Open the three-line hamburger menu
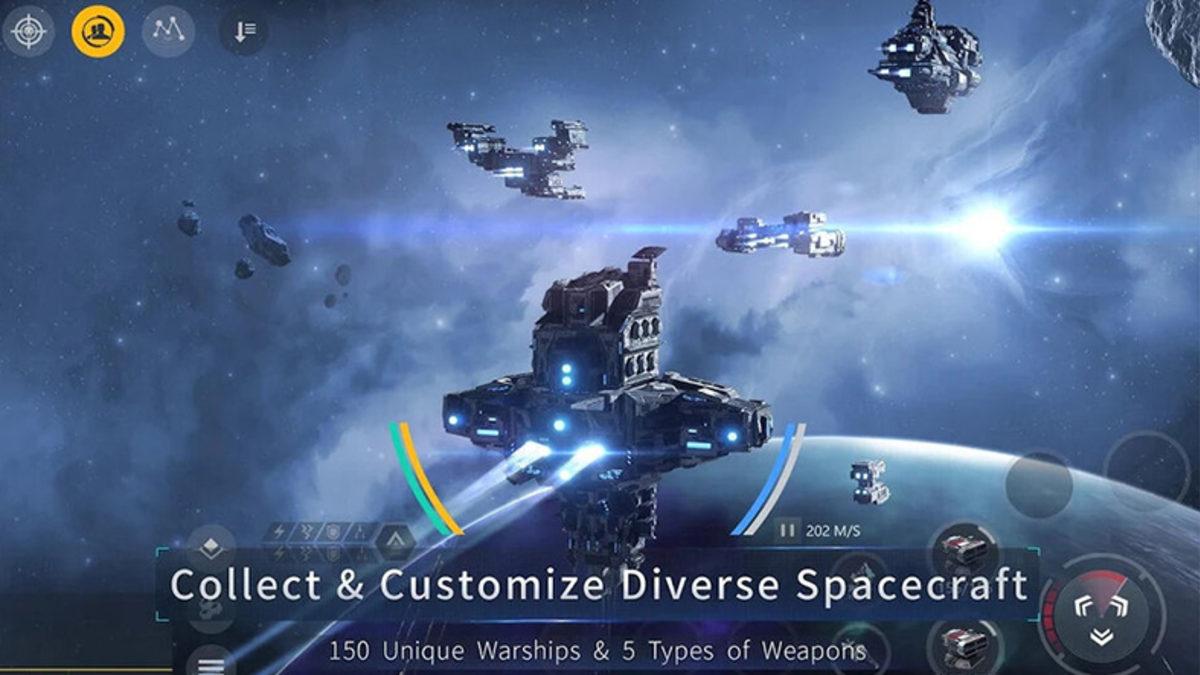The image size is (1200, 675). tap(211, 662)
